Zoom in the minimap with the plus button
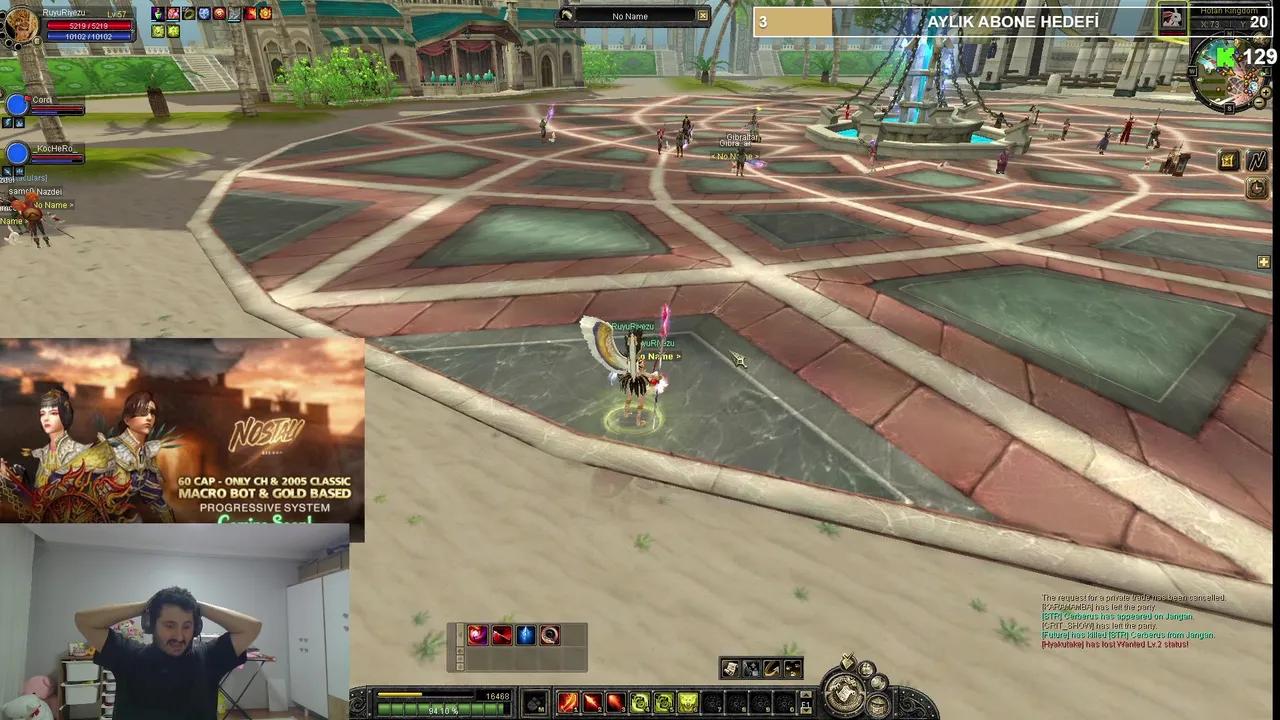The width and height of the screenshot is (1280, 720). (1266, 92)
